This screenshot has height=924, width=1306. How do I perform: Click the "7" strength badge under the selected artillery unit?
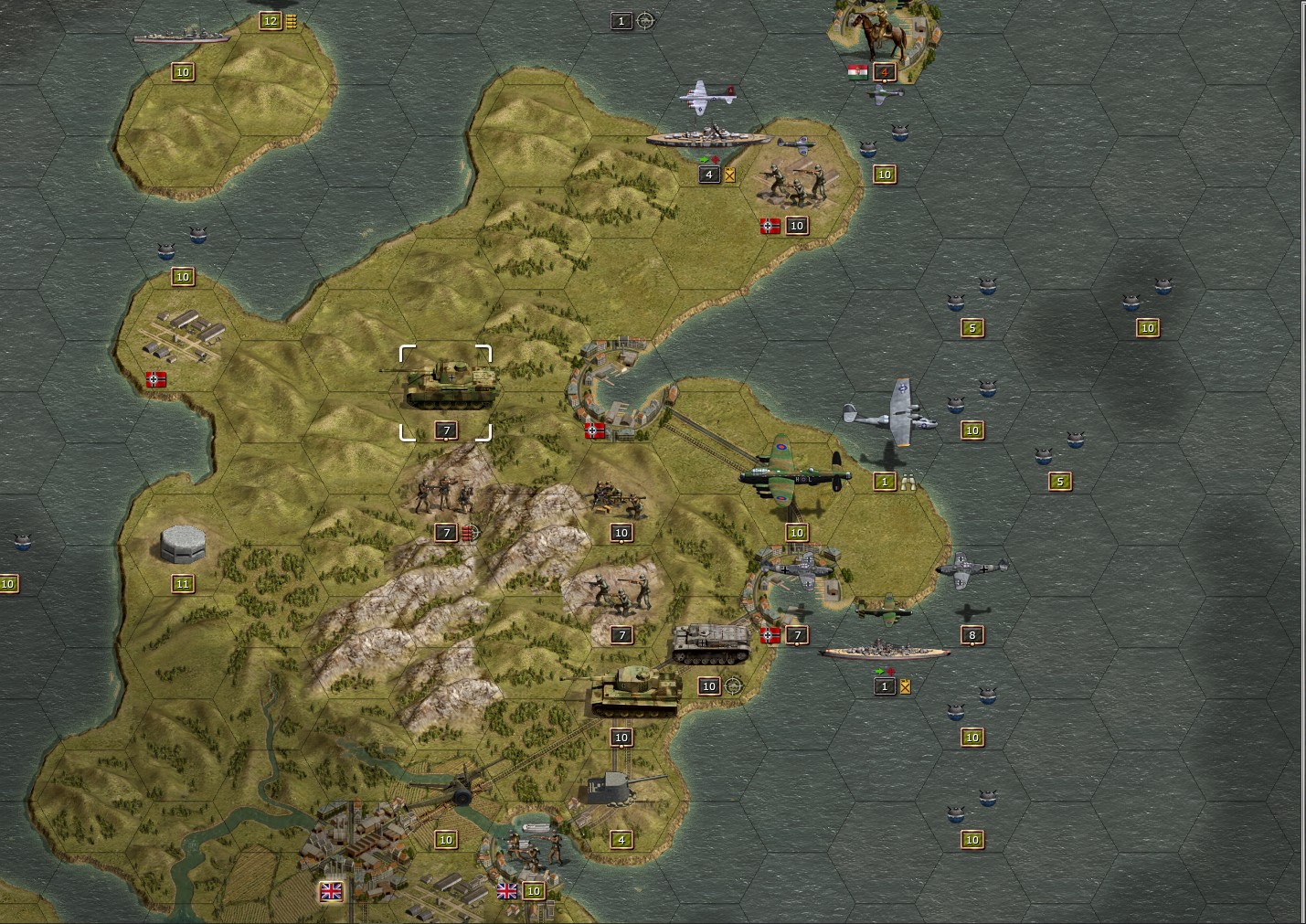447,430
